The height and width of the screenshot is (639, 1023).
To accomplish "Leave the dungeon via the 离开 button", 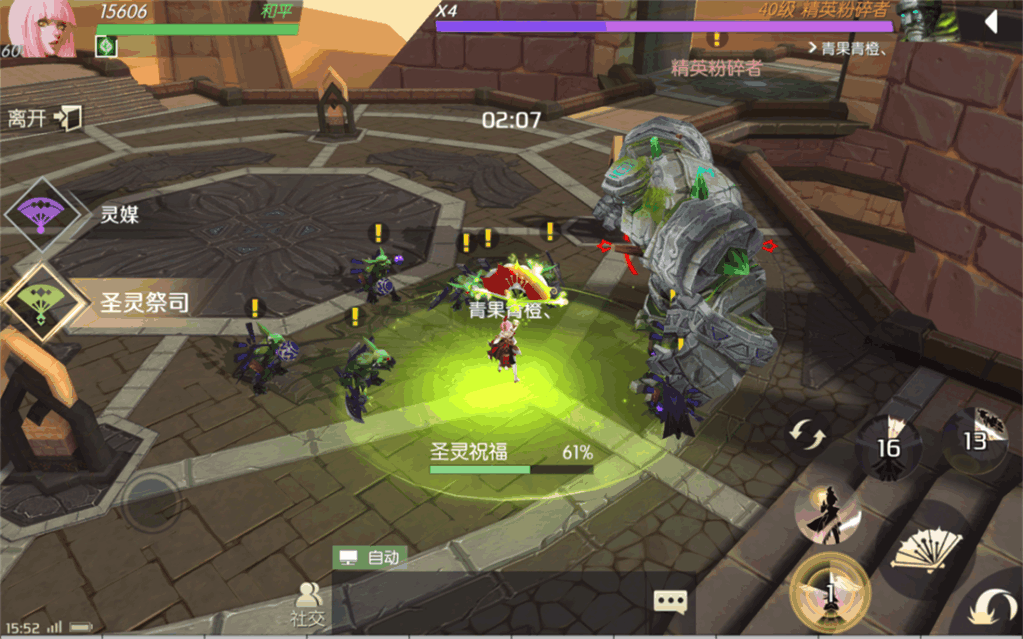I will tap(44, 118).
